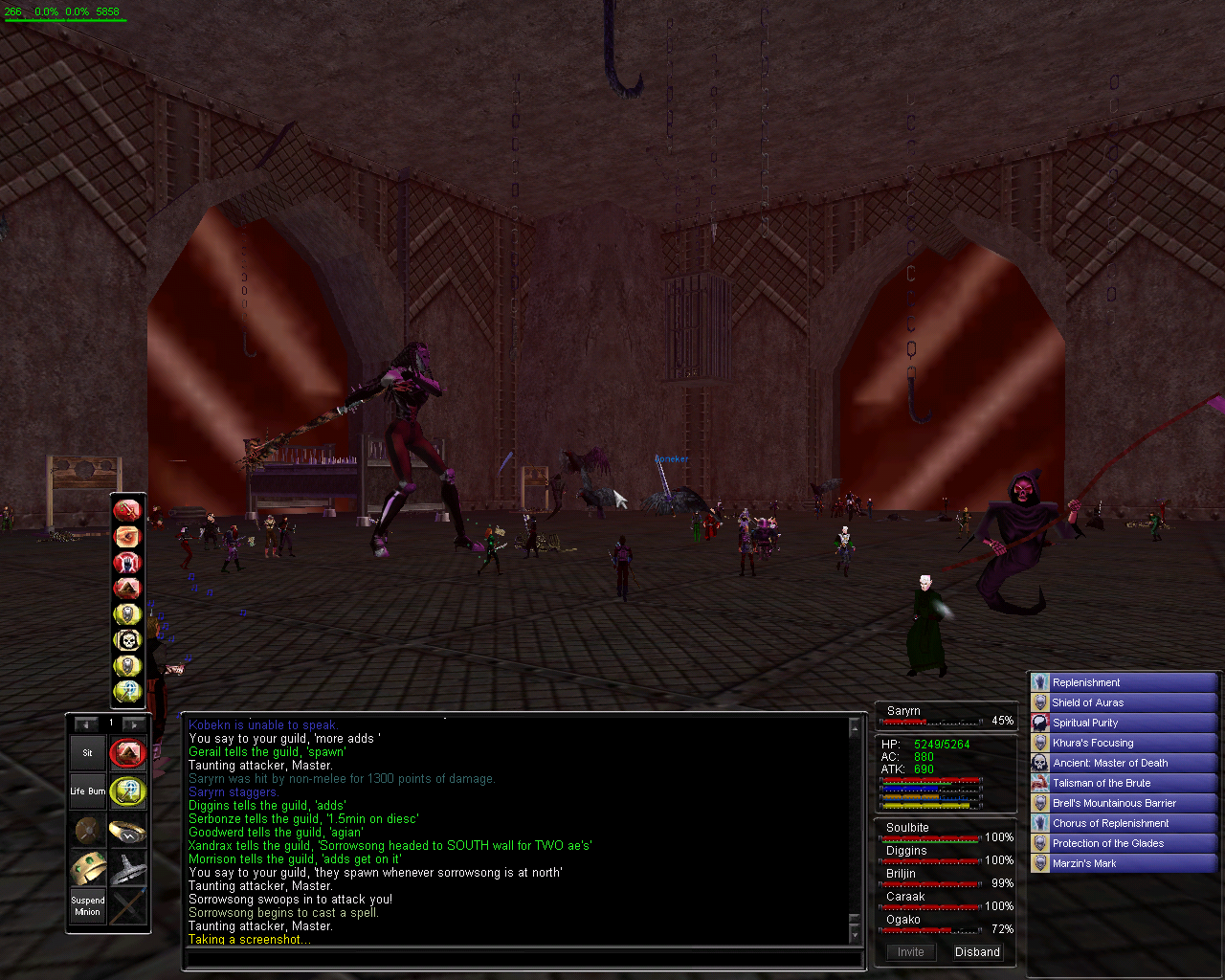Go to the next hotbar page
The width and height of the screenshot is (1225, 980).
point(134,724)
